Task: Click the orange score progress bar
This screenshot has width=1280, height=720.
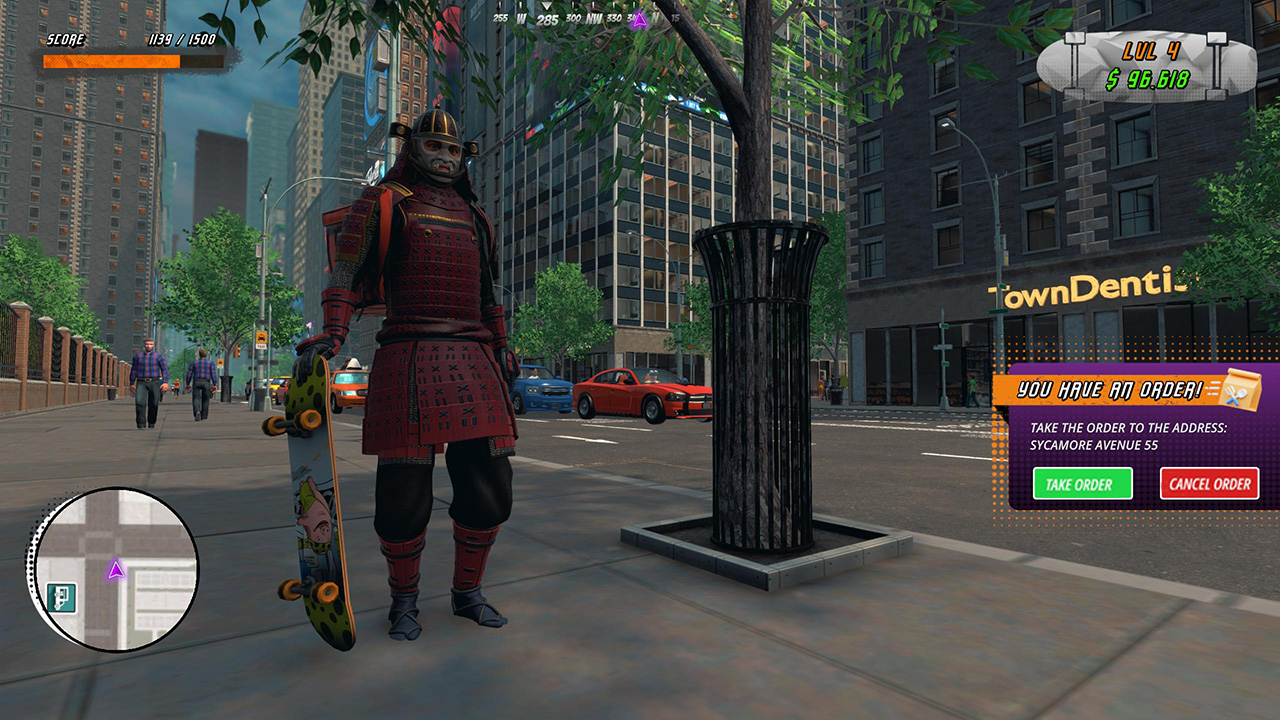Action: pos(110,60)
